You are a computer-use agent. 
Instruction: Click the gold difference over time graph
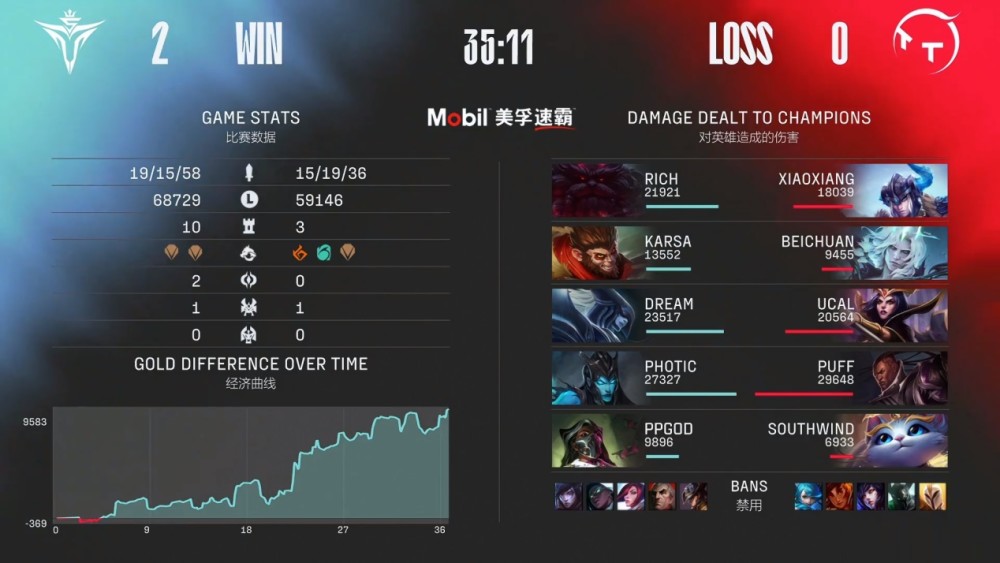tap(251, 463)
